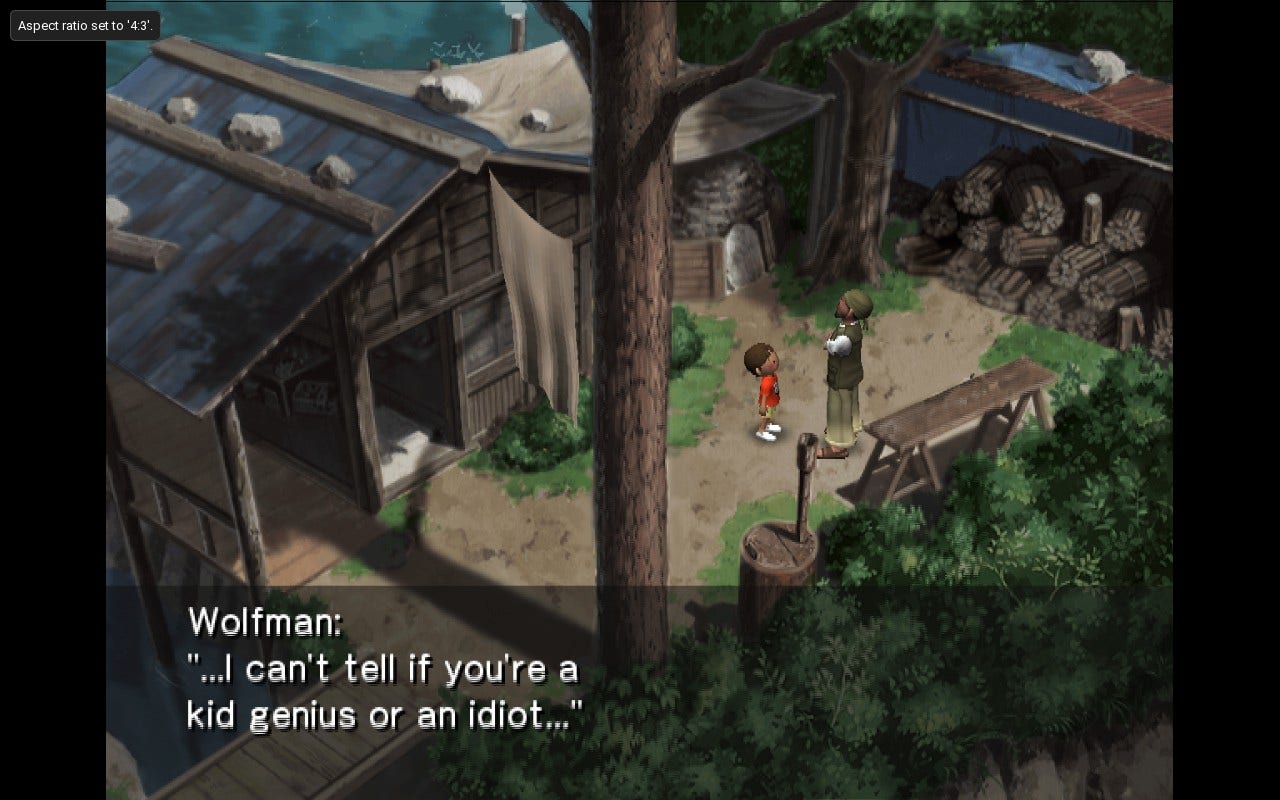The height and width of the screenshot is (800, 1280).
Task: Click the 'Aspect ratio set to 4:3' notification
Action: [x=85, y=26]
